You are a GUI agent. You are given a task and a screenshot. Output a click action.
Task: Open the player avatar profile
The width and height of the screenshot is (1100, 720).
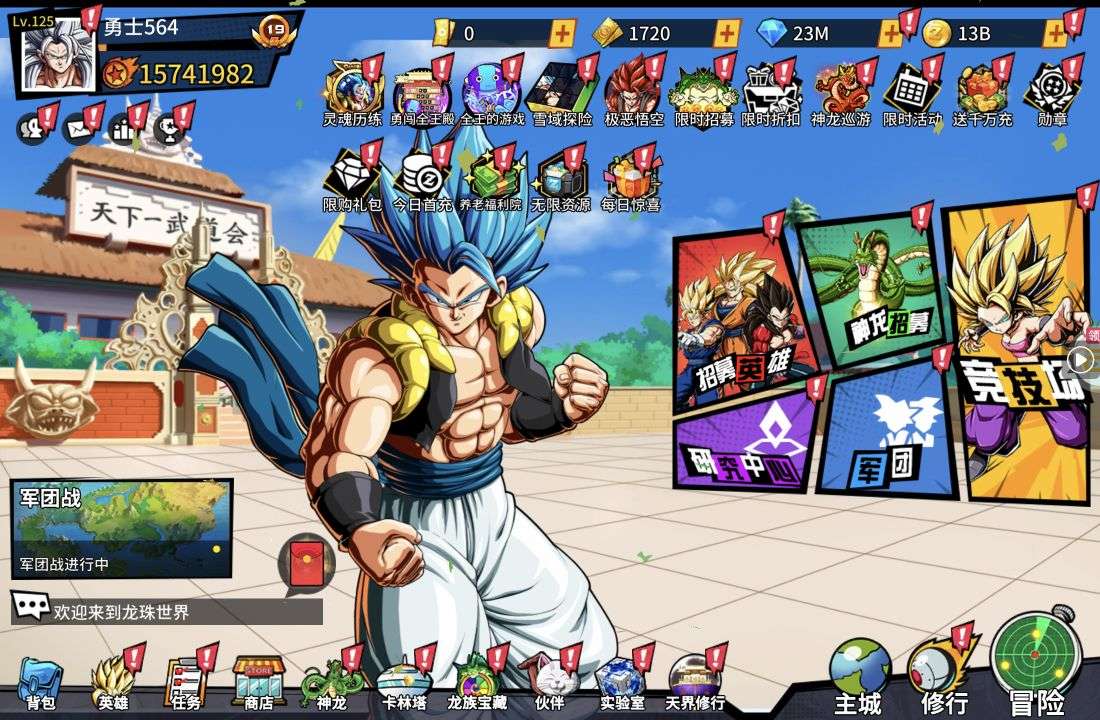(x=56, y=55)
